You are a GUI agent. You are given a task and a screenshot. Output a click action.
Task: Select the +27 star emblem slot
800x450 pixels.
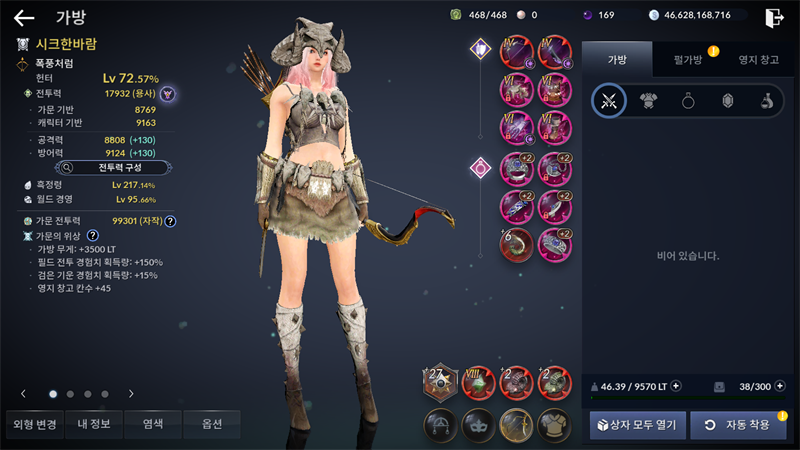440,384
